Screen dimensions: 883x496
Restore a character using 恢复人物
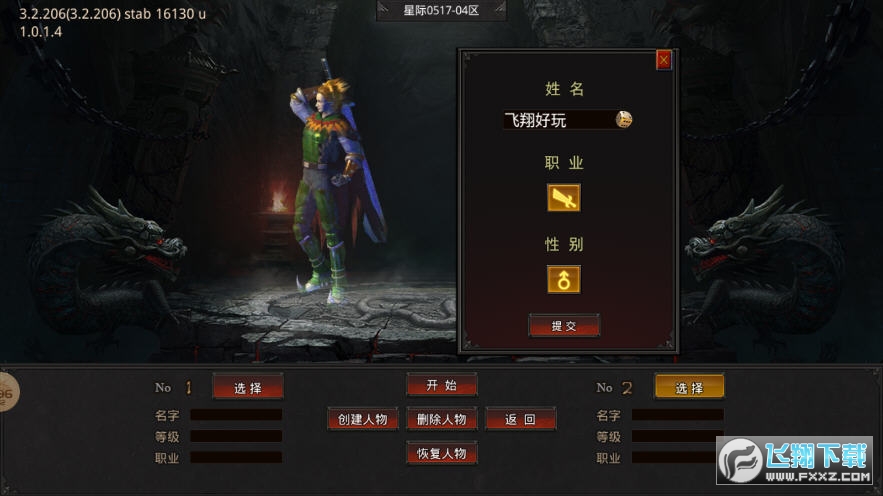(x=441, y=453)
